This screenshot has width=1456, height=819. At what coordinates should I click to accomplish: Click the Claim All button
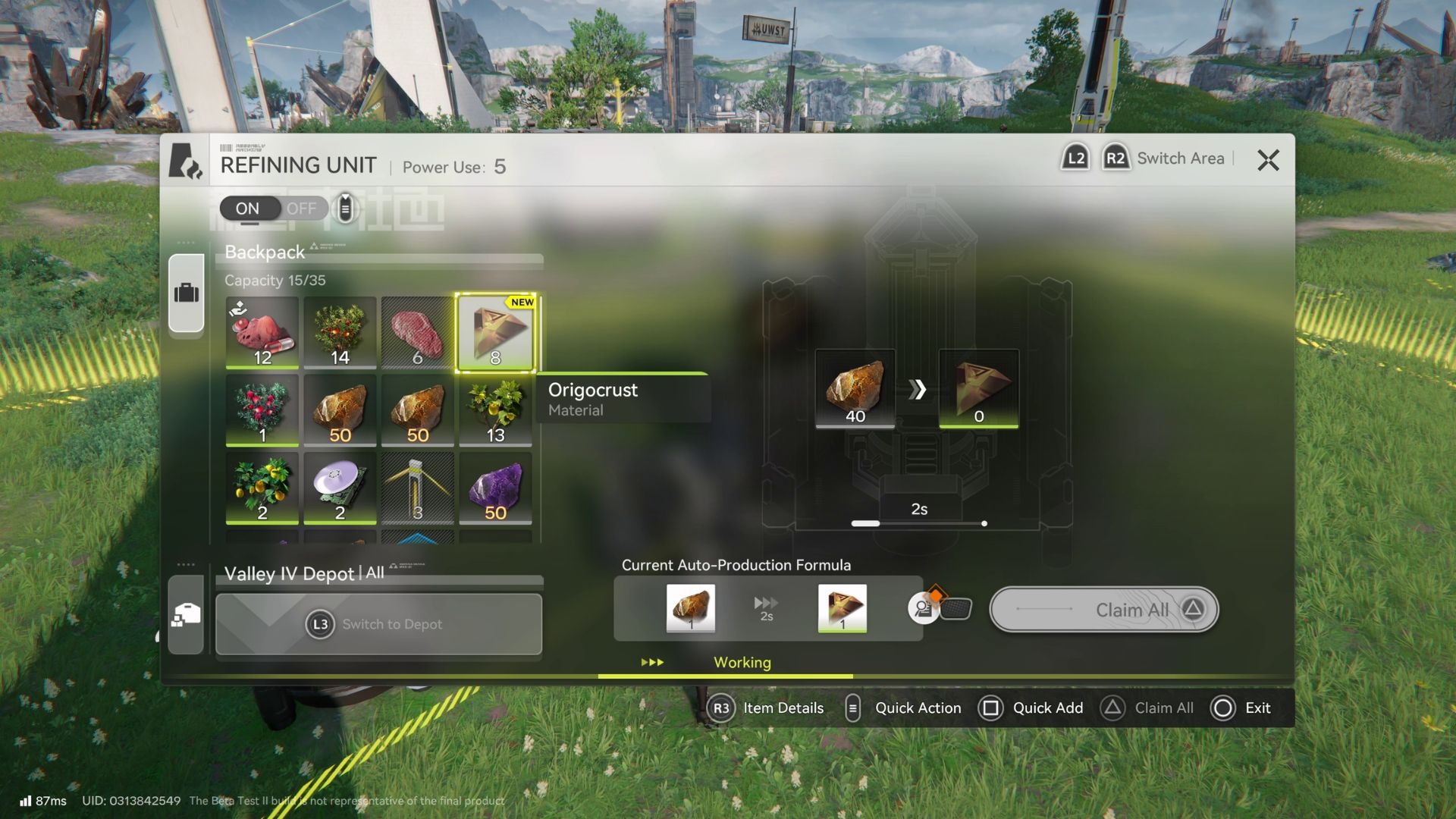1103,610
